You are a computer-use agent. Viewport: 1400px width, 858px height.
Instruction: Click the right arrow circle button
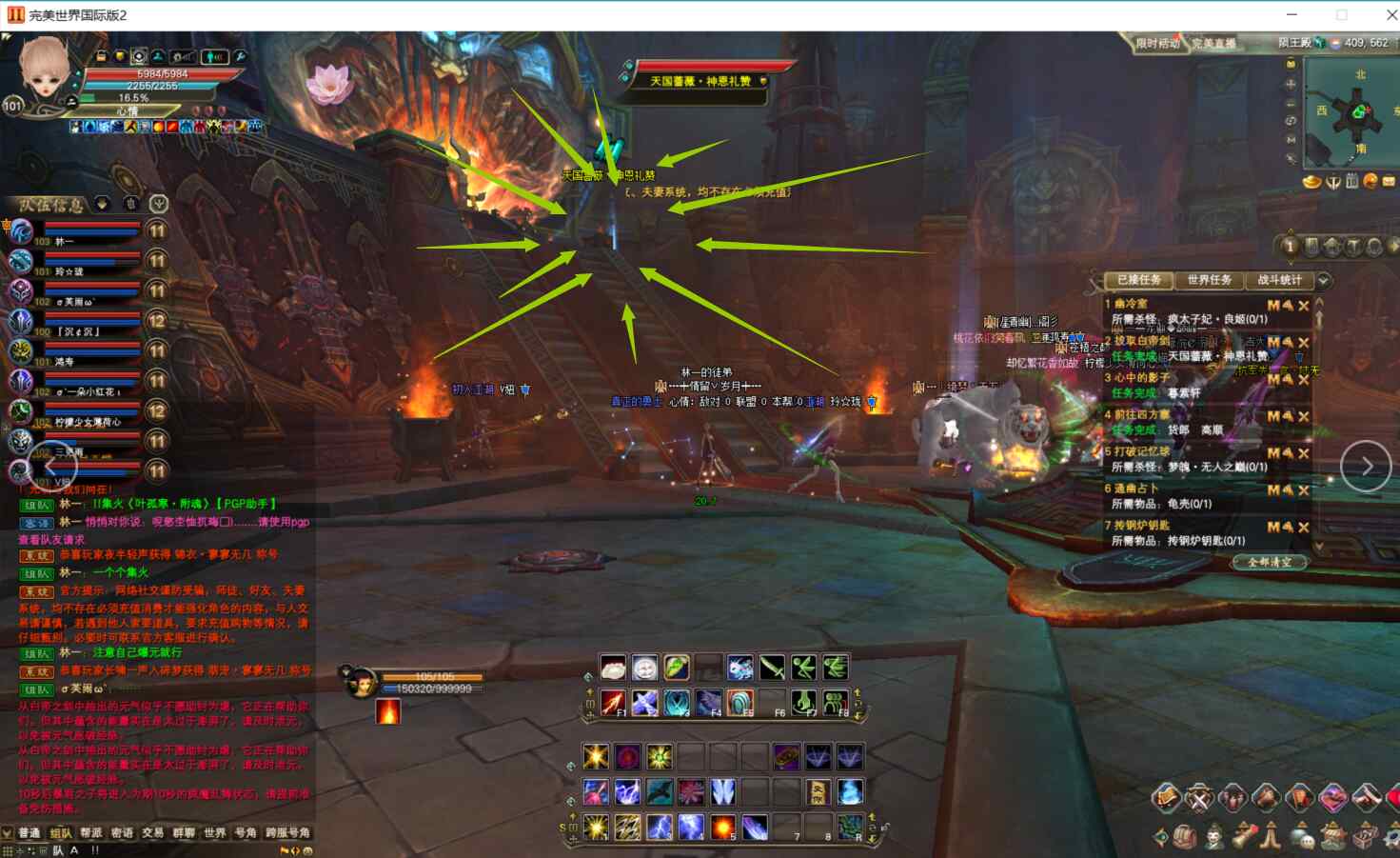pyautogui.click(x=1365, y=467)
